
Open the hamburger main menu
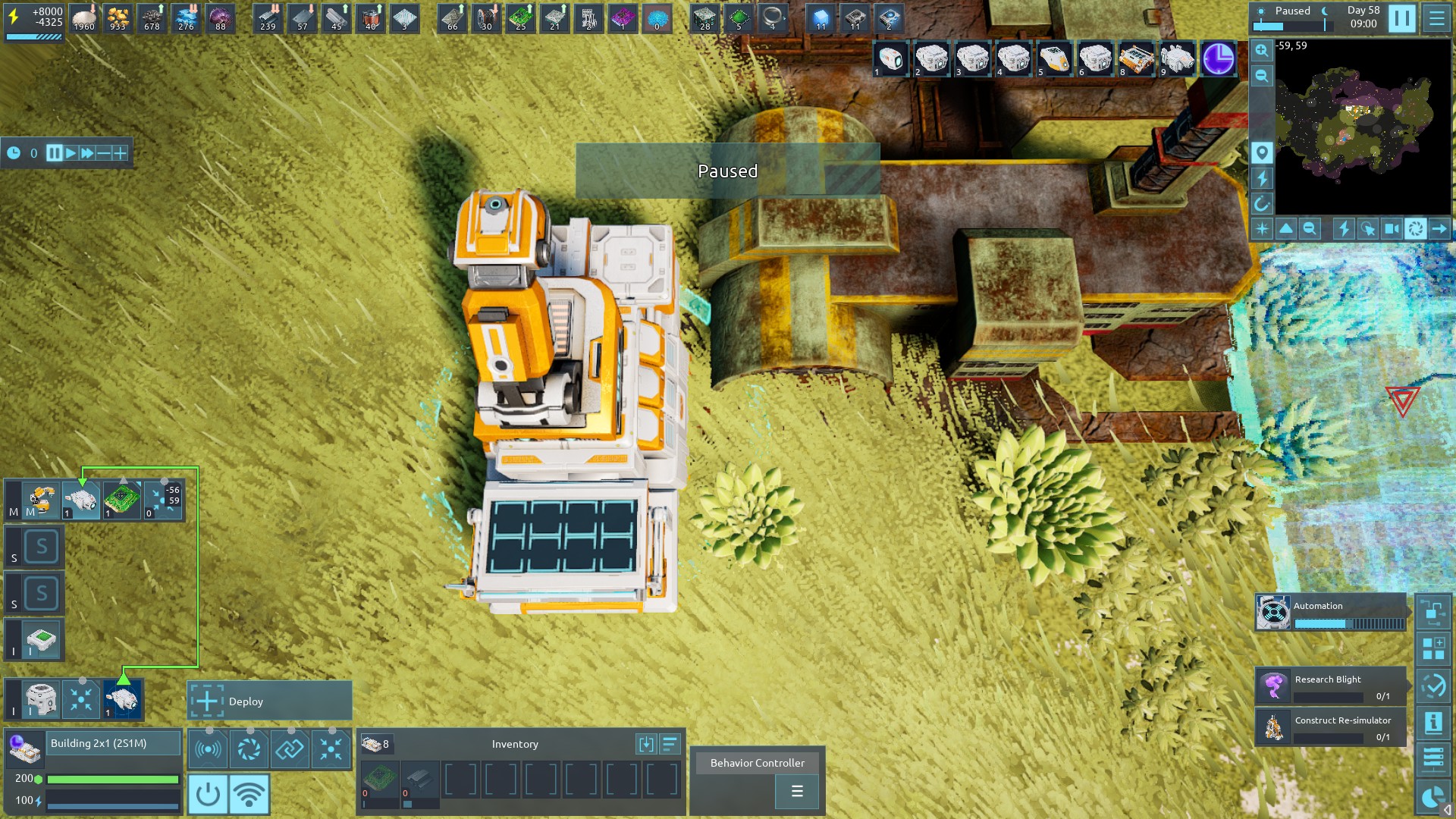(x=1436, y=18)
